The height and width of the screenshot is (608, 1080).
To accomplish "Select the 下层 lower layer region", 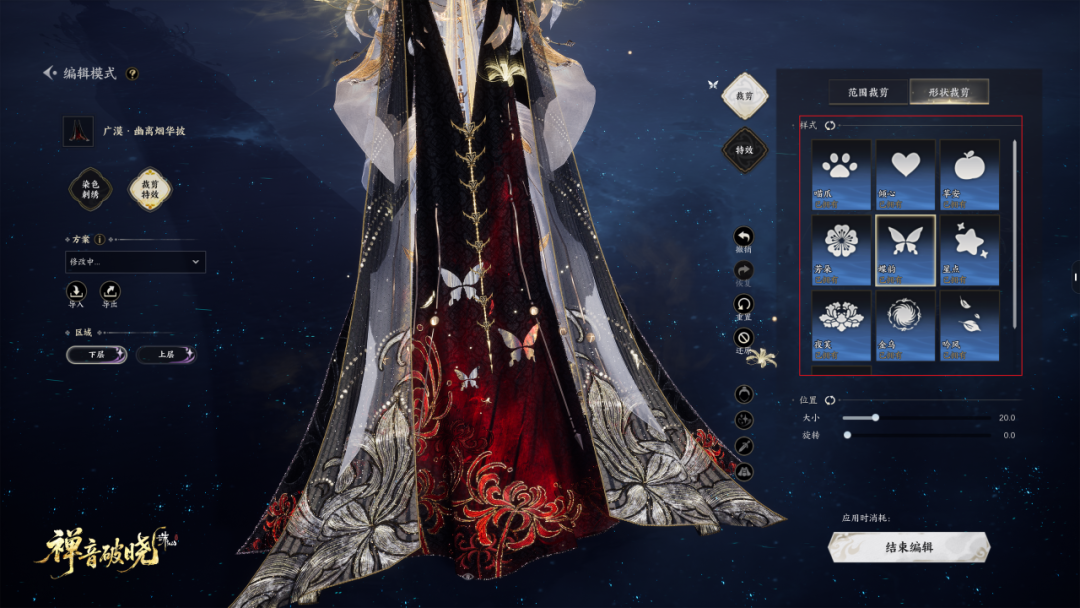I will pos(96,355).
